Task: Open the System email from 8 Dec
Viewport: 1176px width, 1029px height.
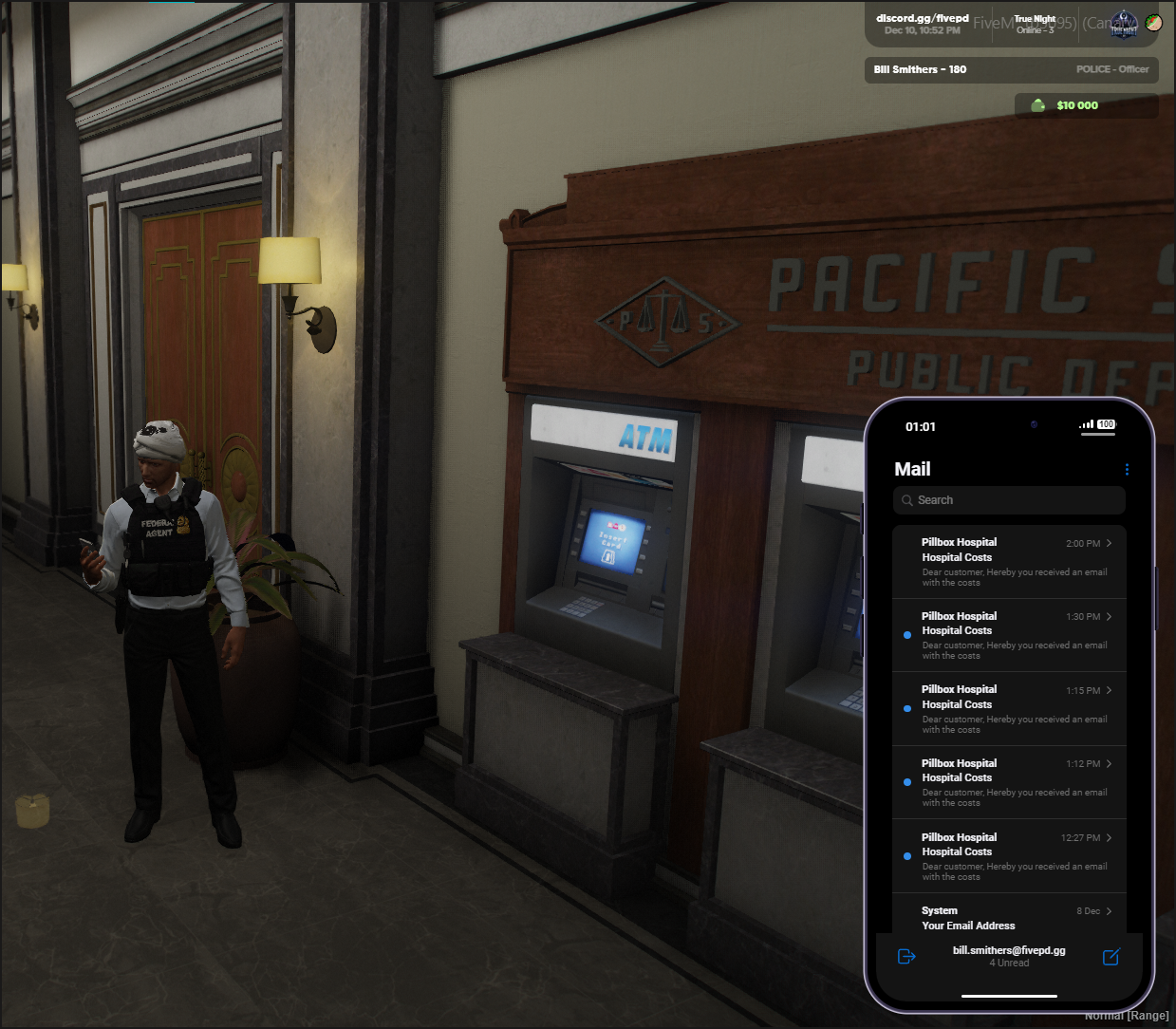Action: (1009, 917)
